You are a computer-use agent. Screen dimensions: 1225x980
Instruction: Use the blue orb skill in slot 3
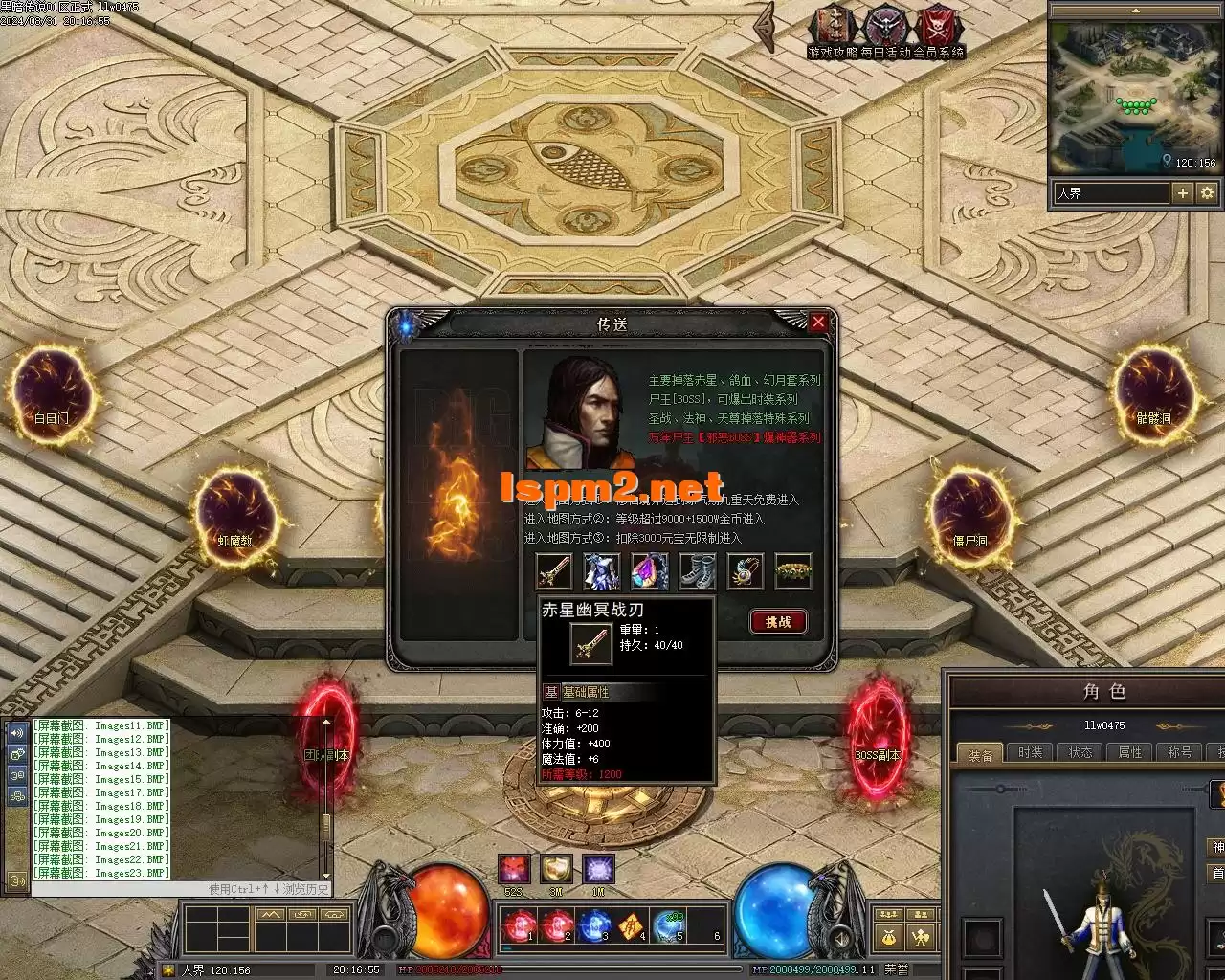(594, 926)
